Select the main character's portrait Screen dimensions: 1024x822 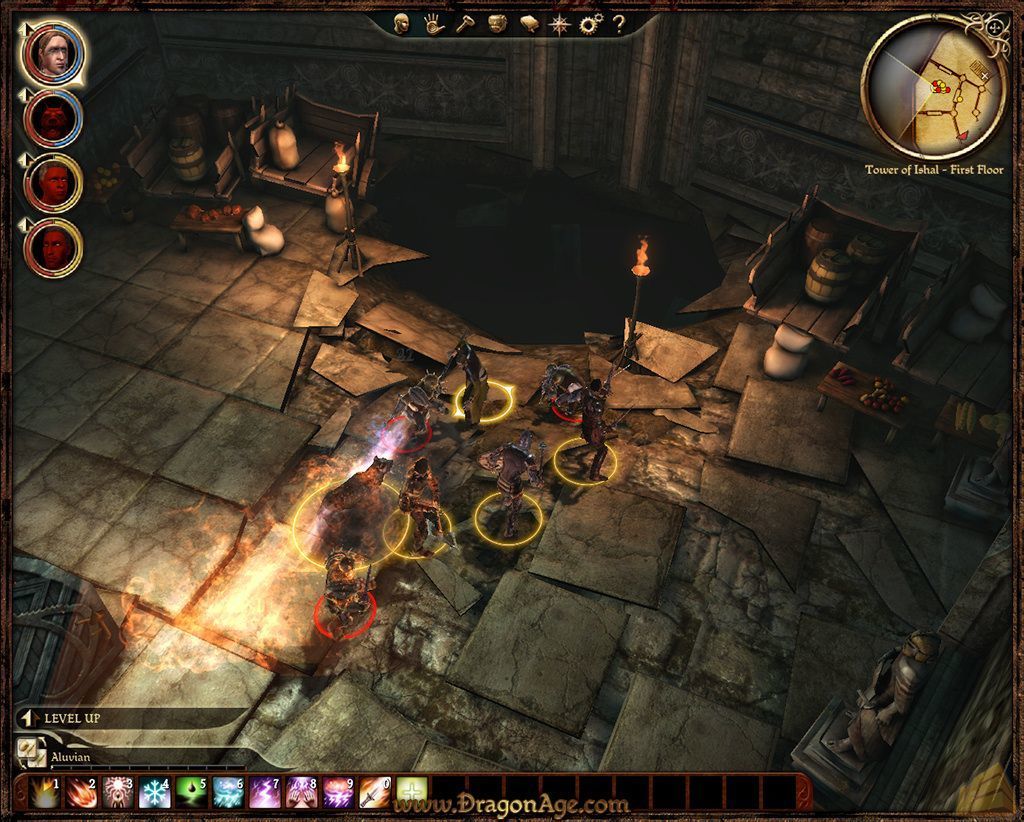point(50,52)
